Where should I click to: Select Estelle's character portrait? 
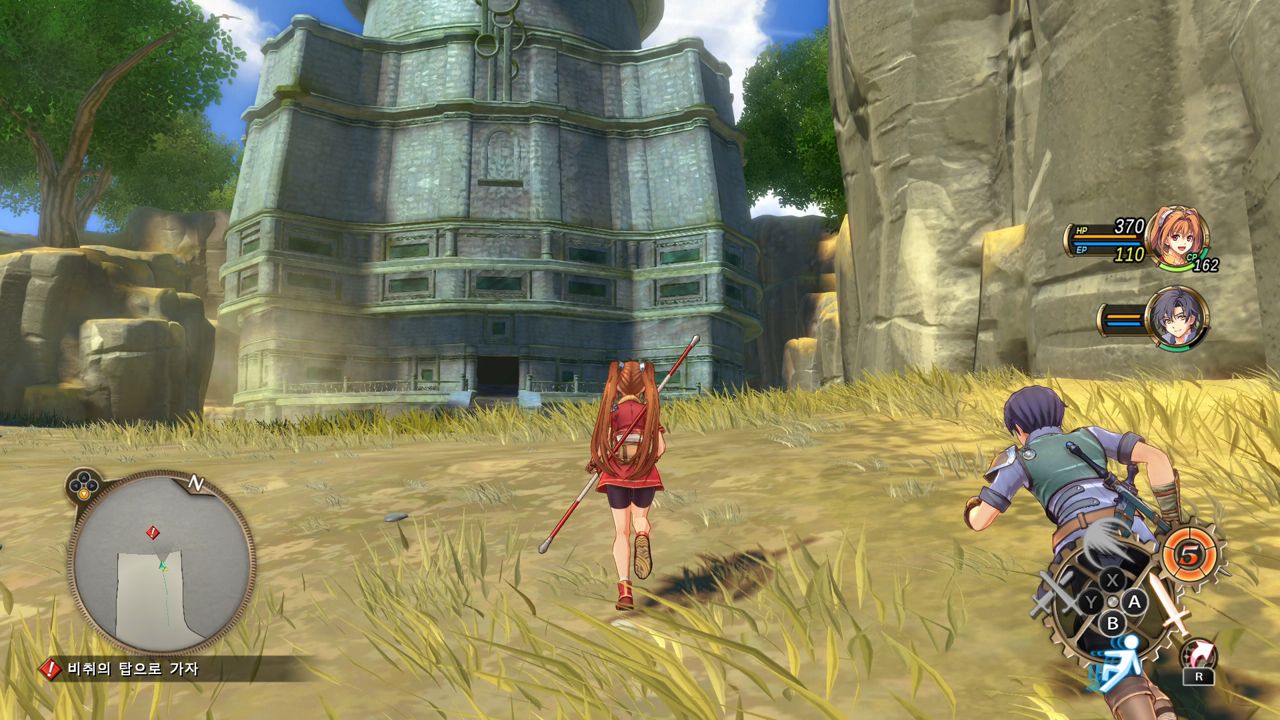pyautogui.click(x=1176, y=236)
